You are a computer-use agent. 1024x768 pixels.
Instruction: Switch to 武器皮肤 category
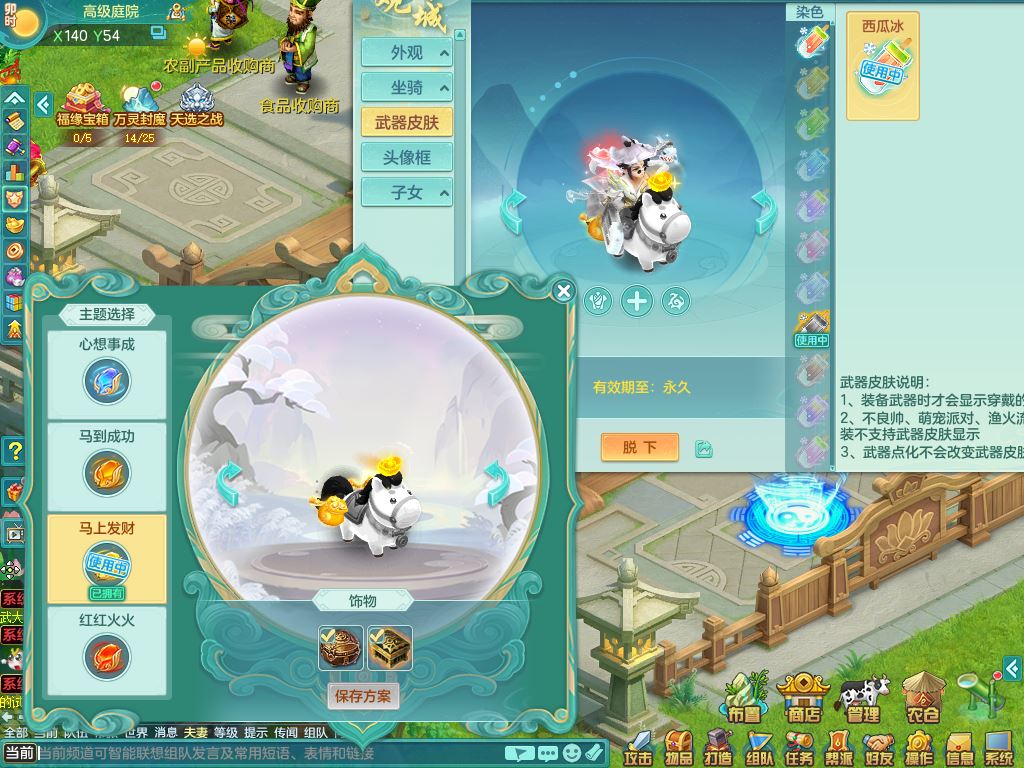407,122
